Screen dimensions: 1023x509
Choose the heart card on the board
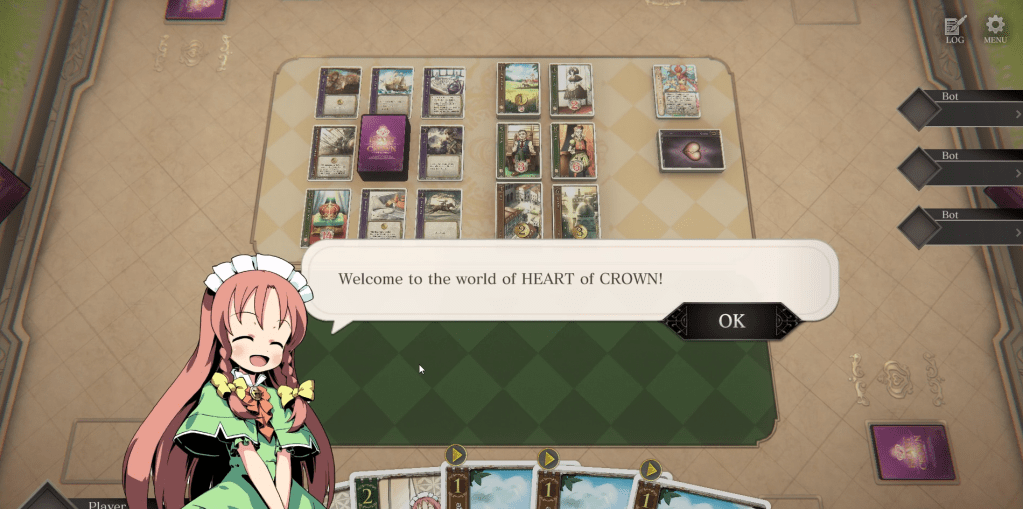pyautogui.click(x=690, y=150)
